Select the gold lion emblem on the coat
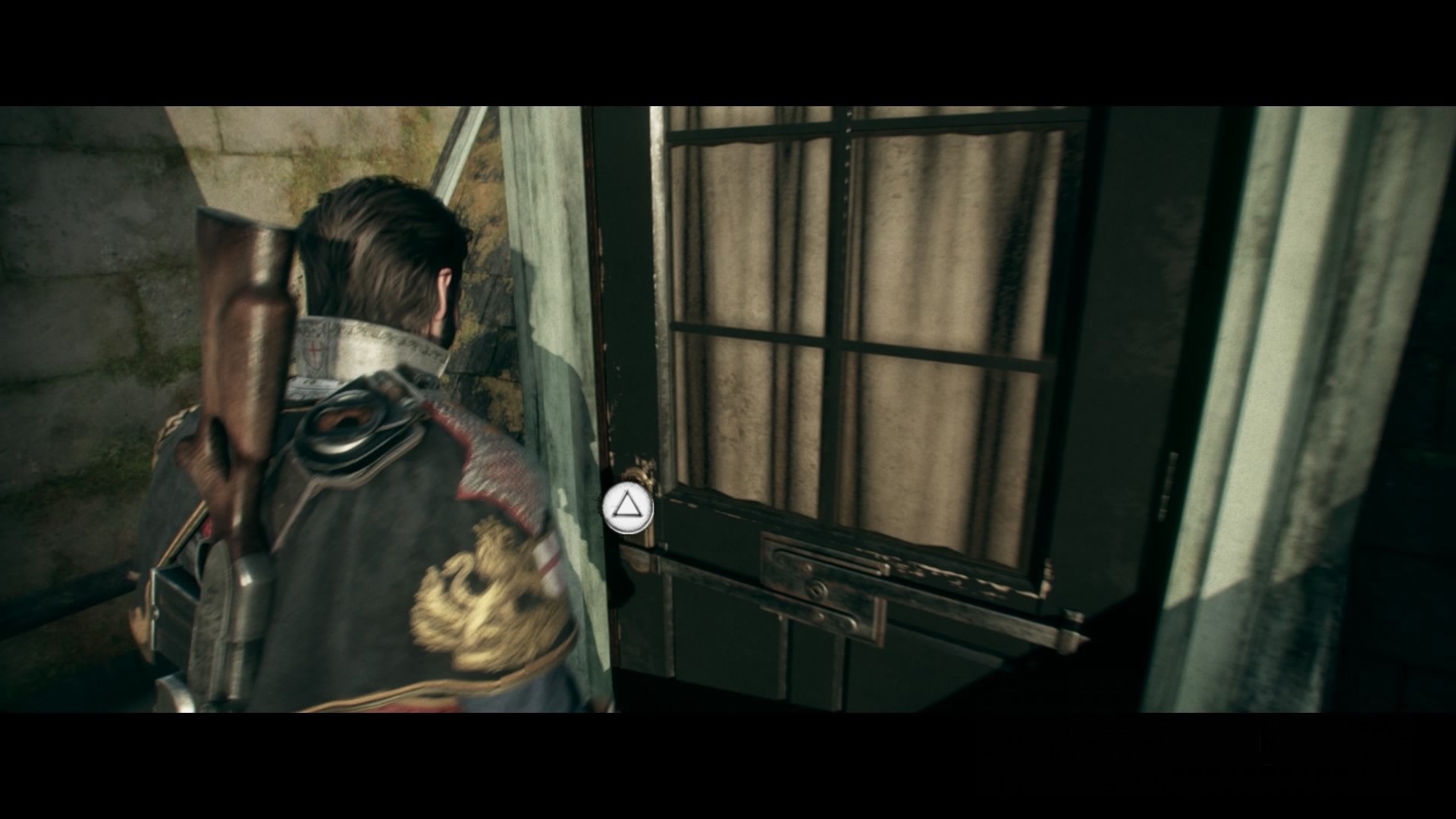Viewport: 1456px width, 819px height. click(x=478, y=599)
